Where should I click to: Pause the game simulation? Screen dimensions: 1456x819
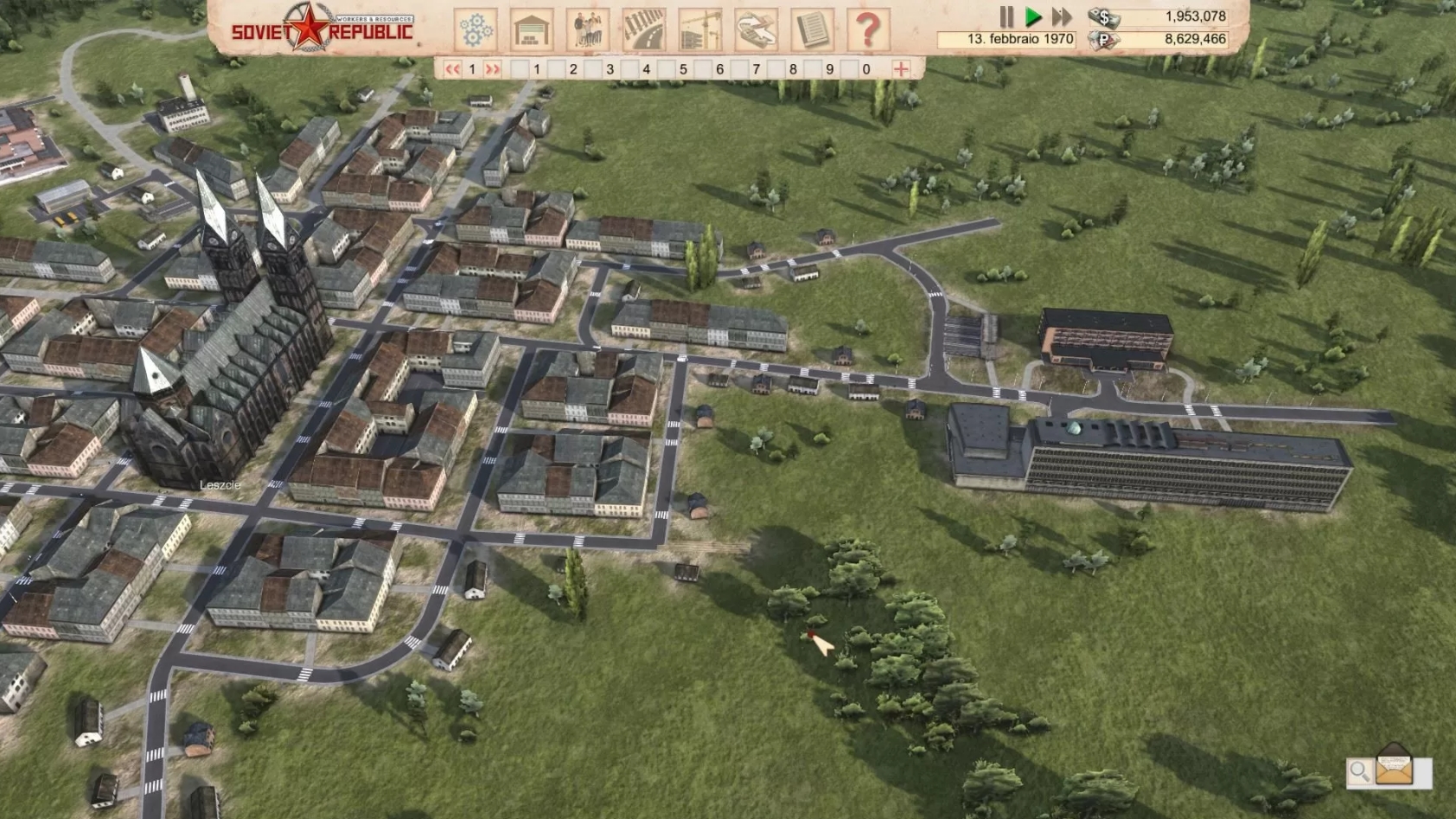tap(1007, 15)
